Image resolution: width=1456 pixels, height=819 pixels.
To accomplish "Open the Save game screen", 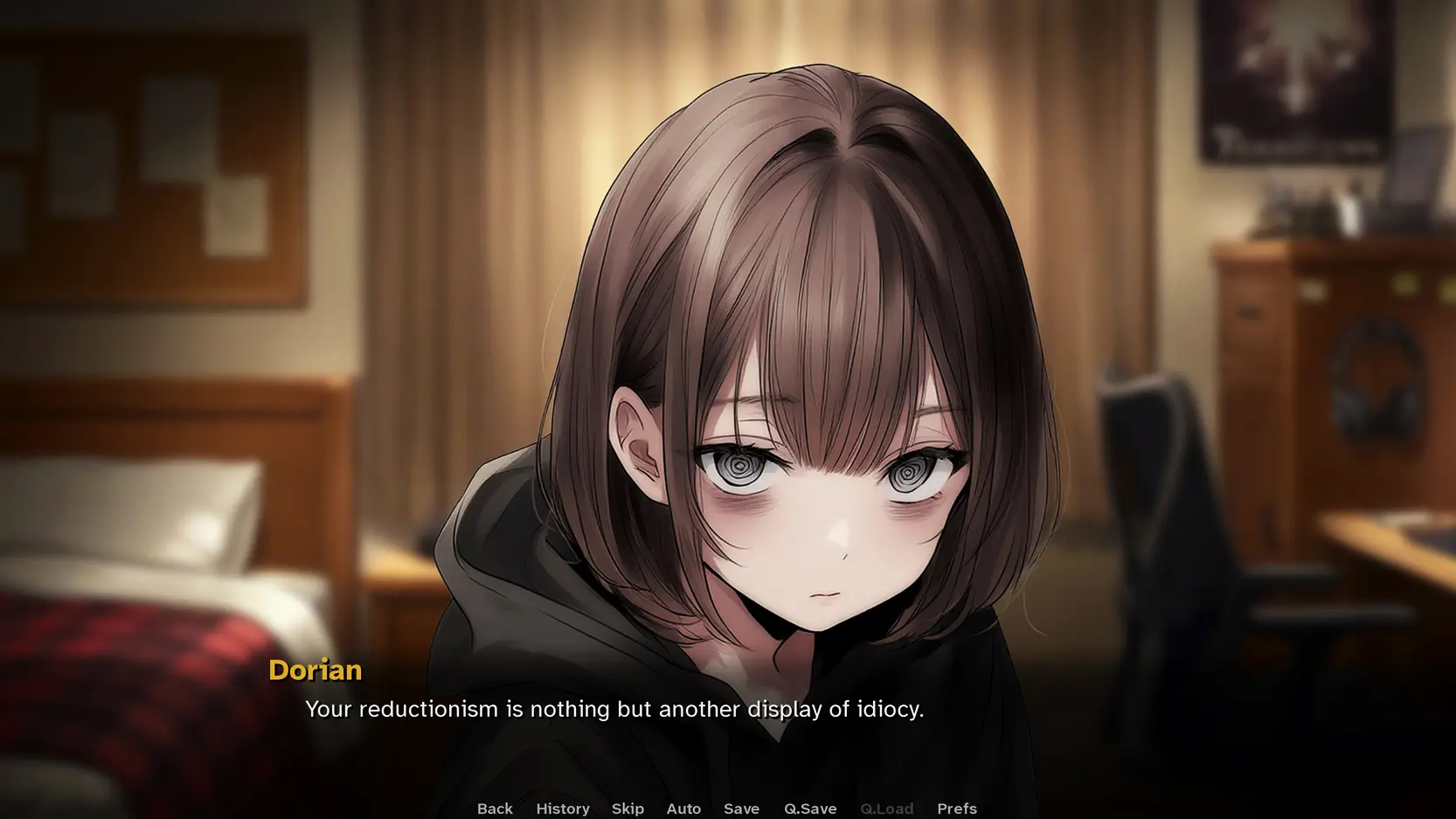I will click(x=740, y=809).
